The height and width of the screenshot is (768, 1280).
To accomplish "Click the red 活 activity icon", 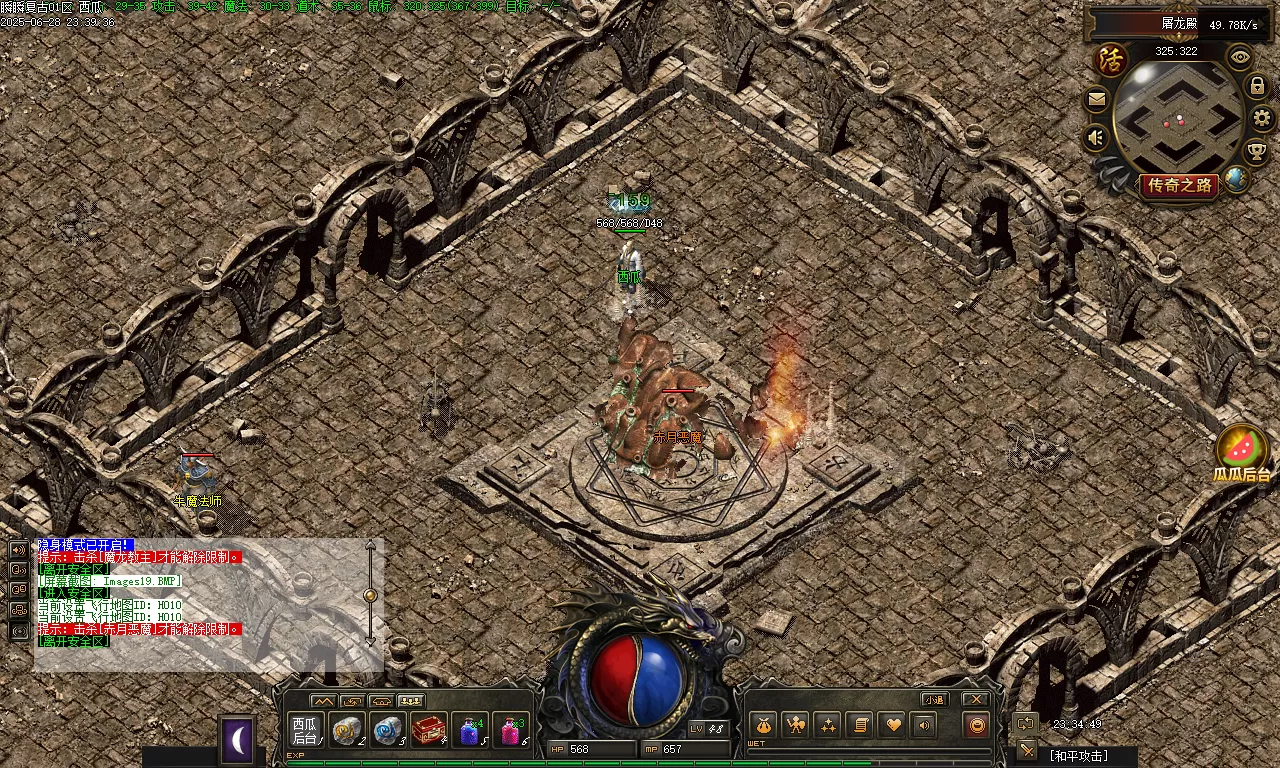I will (x=1111, y=59).
